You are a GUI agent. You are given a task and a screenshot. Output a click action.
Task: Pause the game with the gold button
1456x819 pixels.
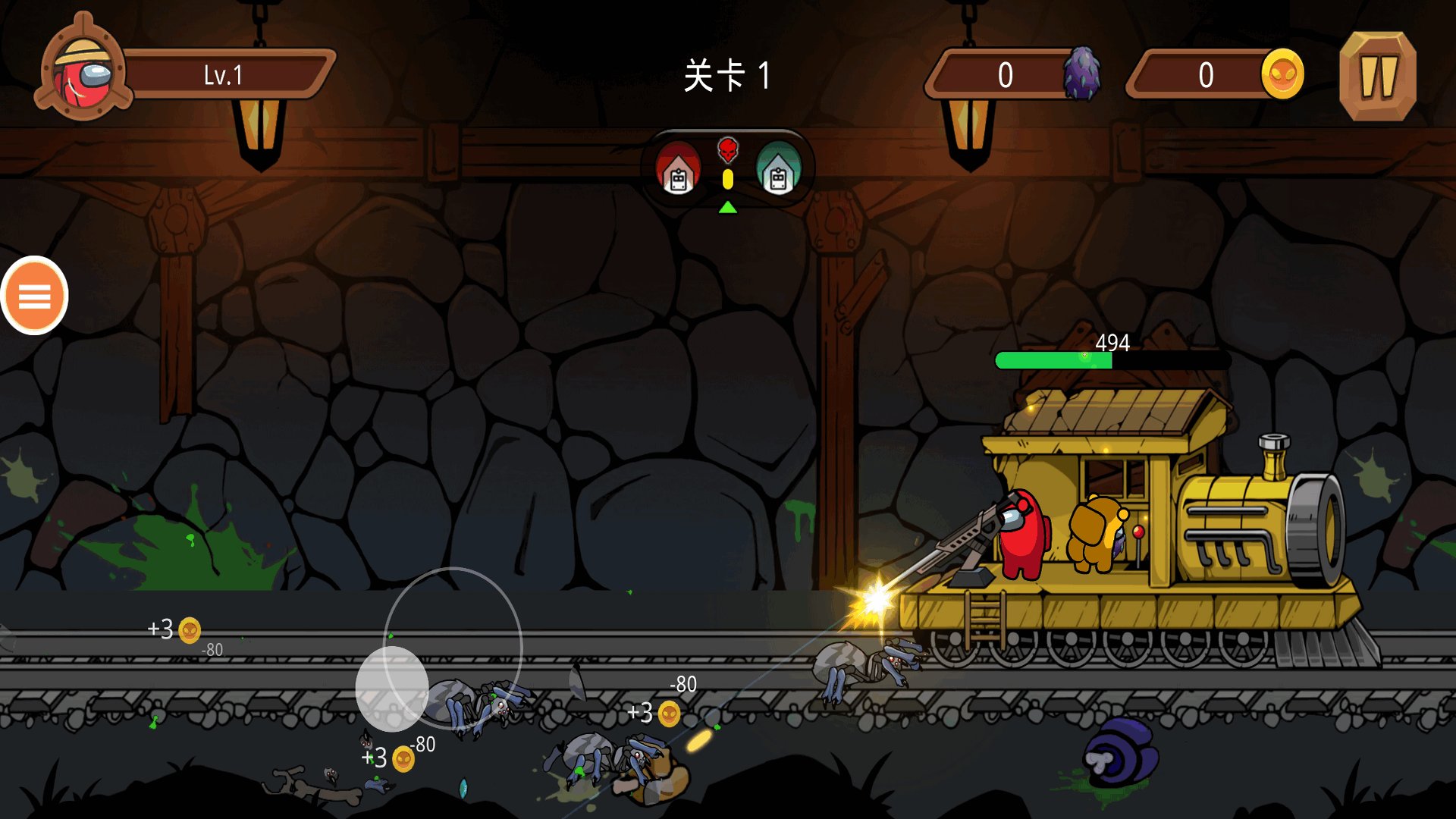click(x=1377, y=76)
